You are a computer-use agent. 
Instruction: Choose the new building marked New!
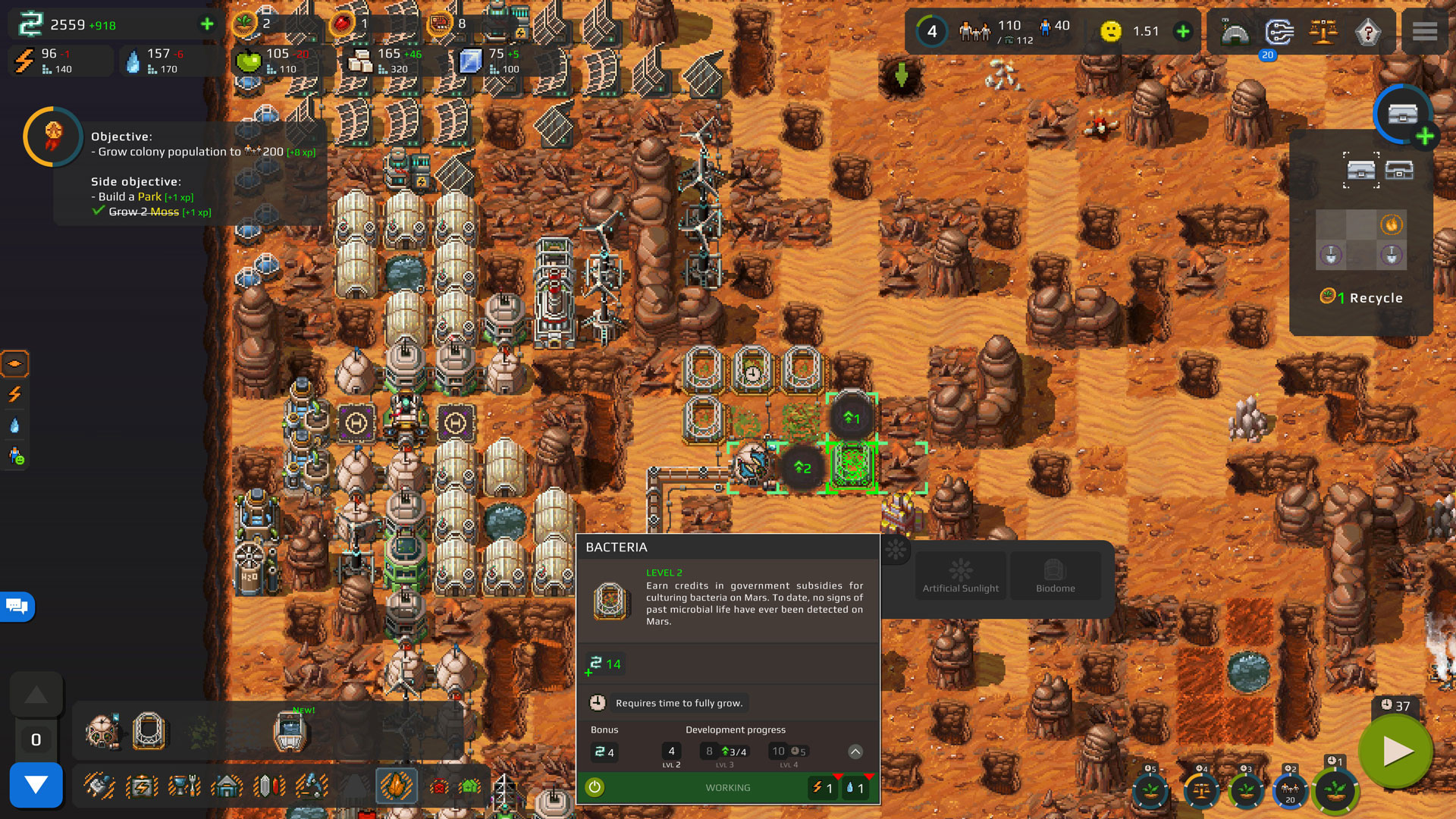point(290,730)
